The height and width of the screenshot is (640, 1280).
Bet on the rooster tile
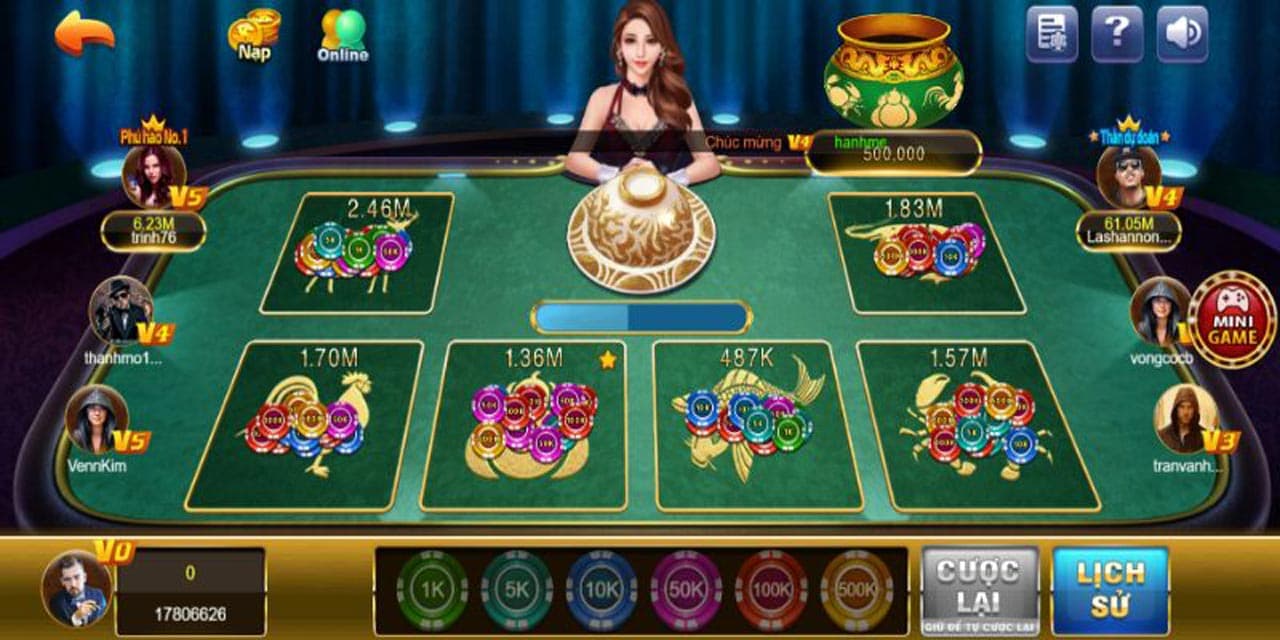[307, 425]
